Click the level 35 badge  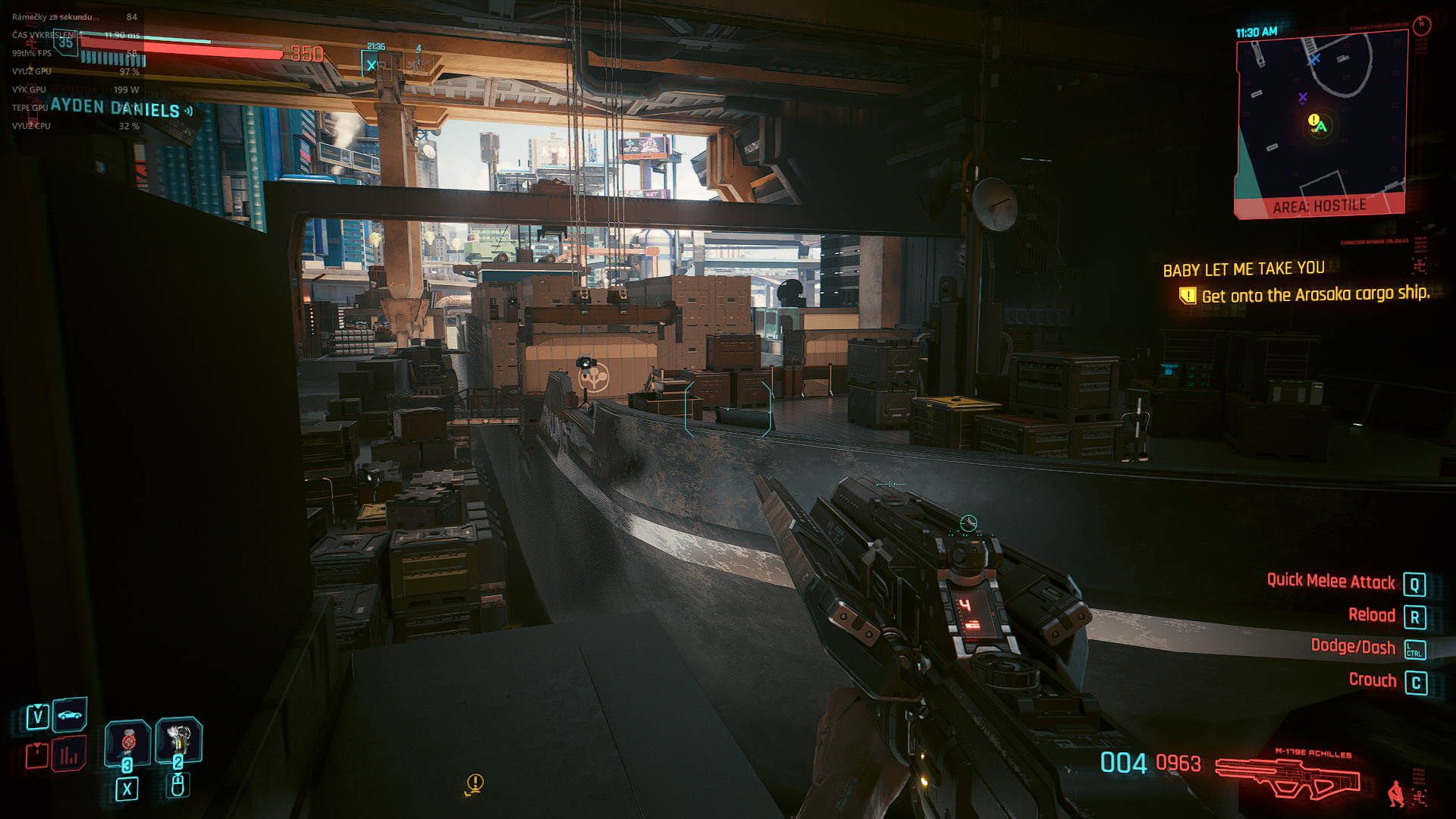click(66, 42)
